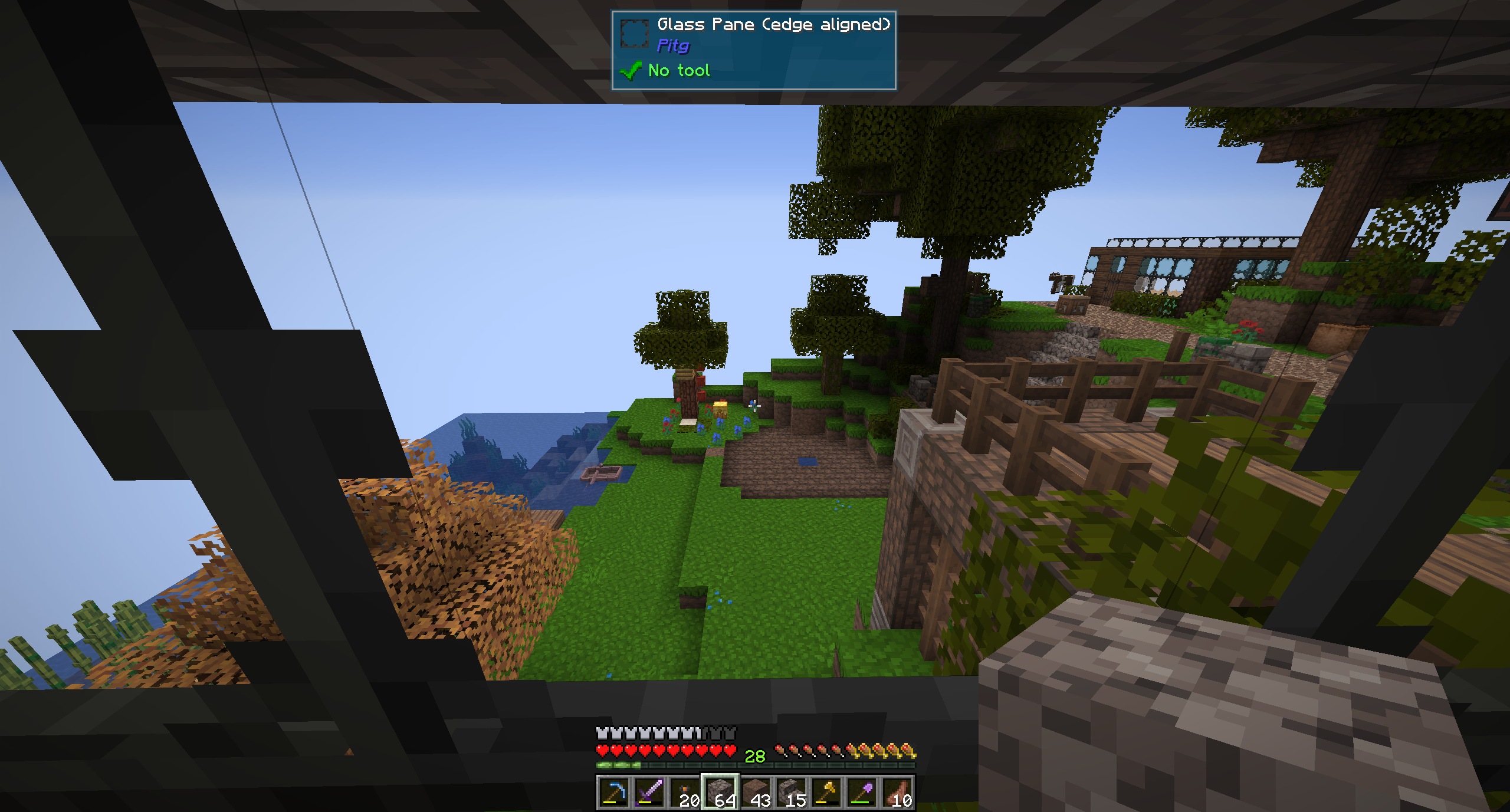Select the meat stack of 10
Image resolution: width=1510 pixels, height=812 pixels.
point(897,792)
